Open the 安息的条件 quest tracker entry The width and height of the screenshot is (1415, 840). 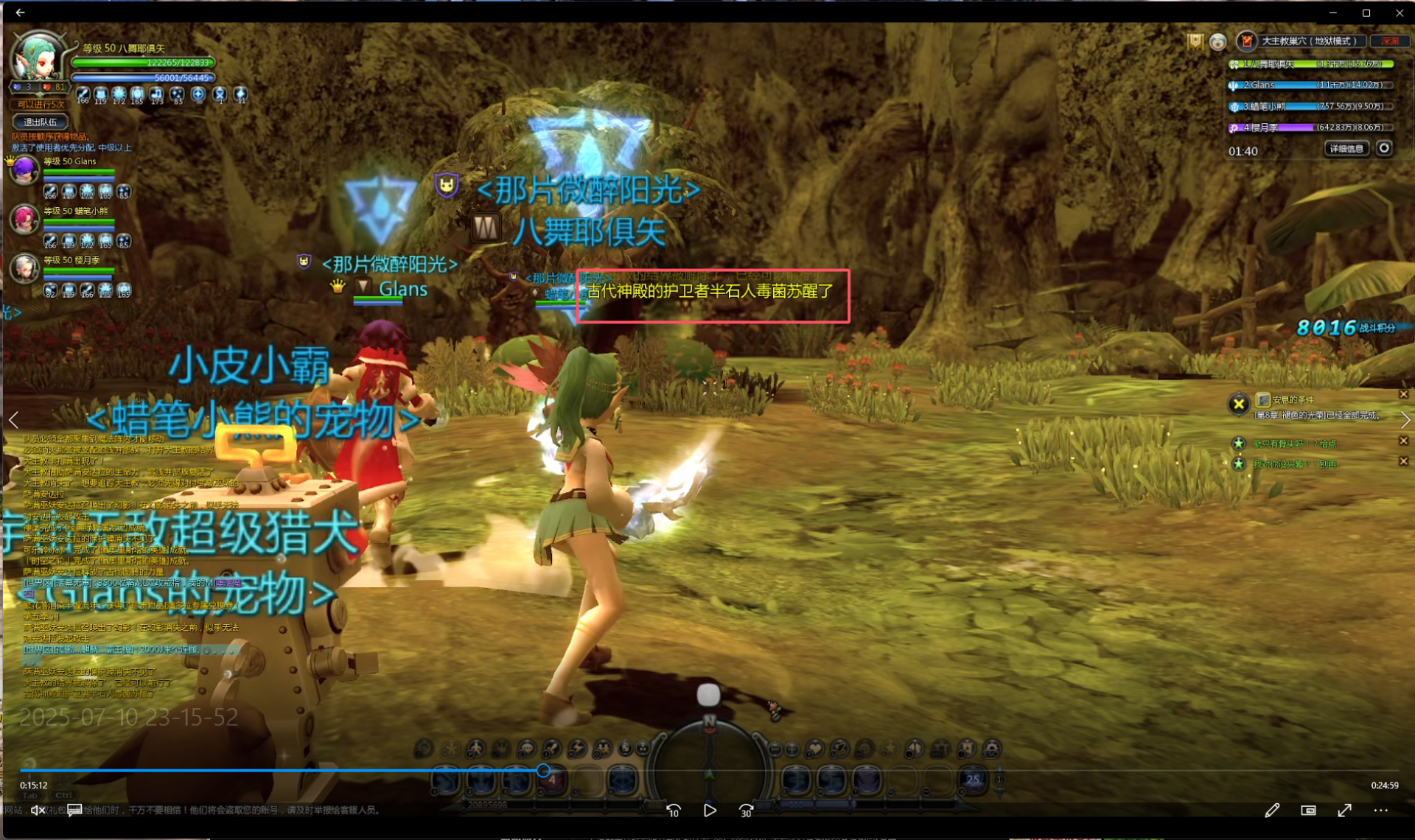coord(1293,399)
